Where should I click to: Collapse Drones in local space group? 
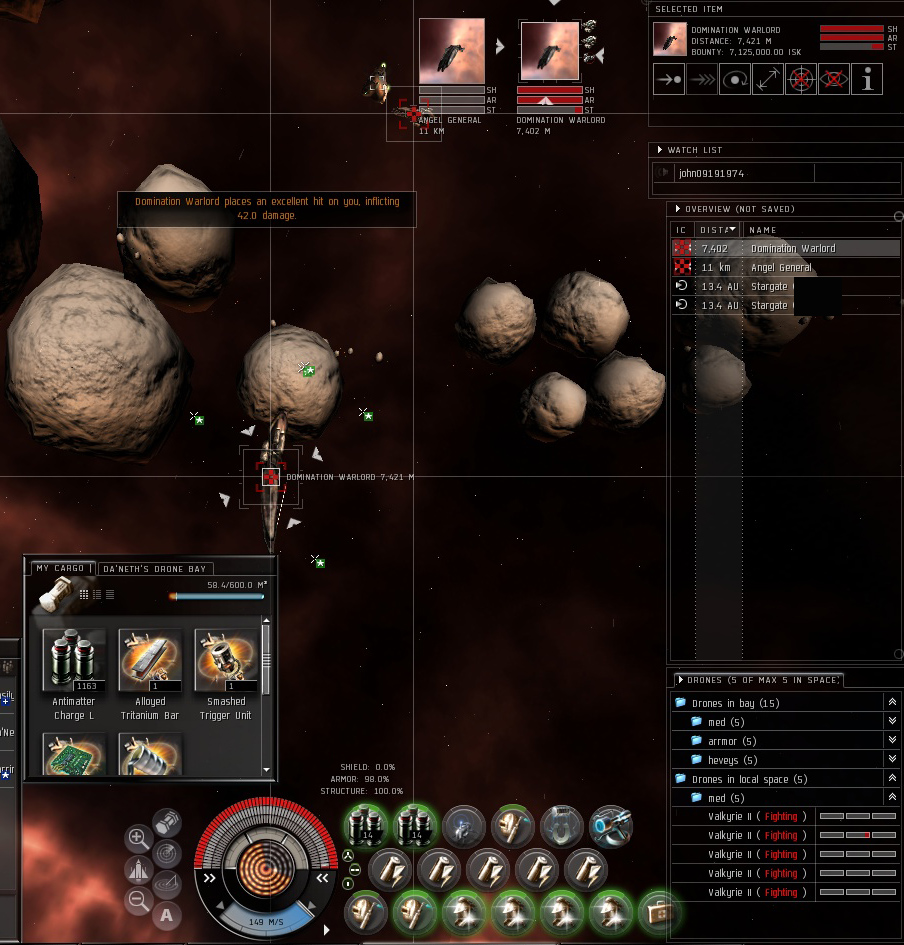click(x=892, y=779)
